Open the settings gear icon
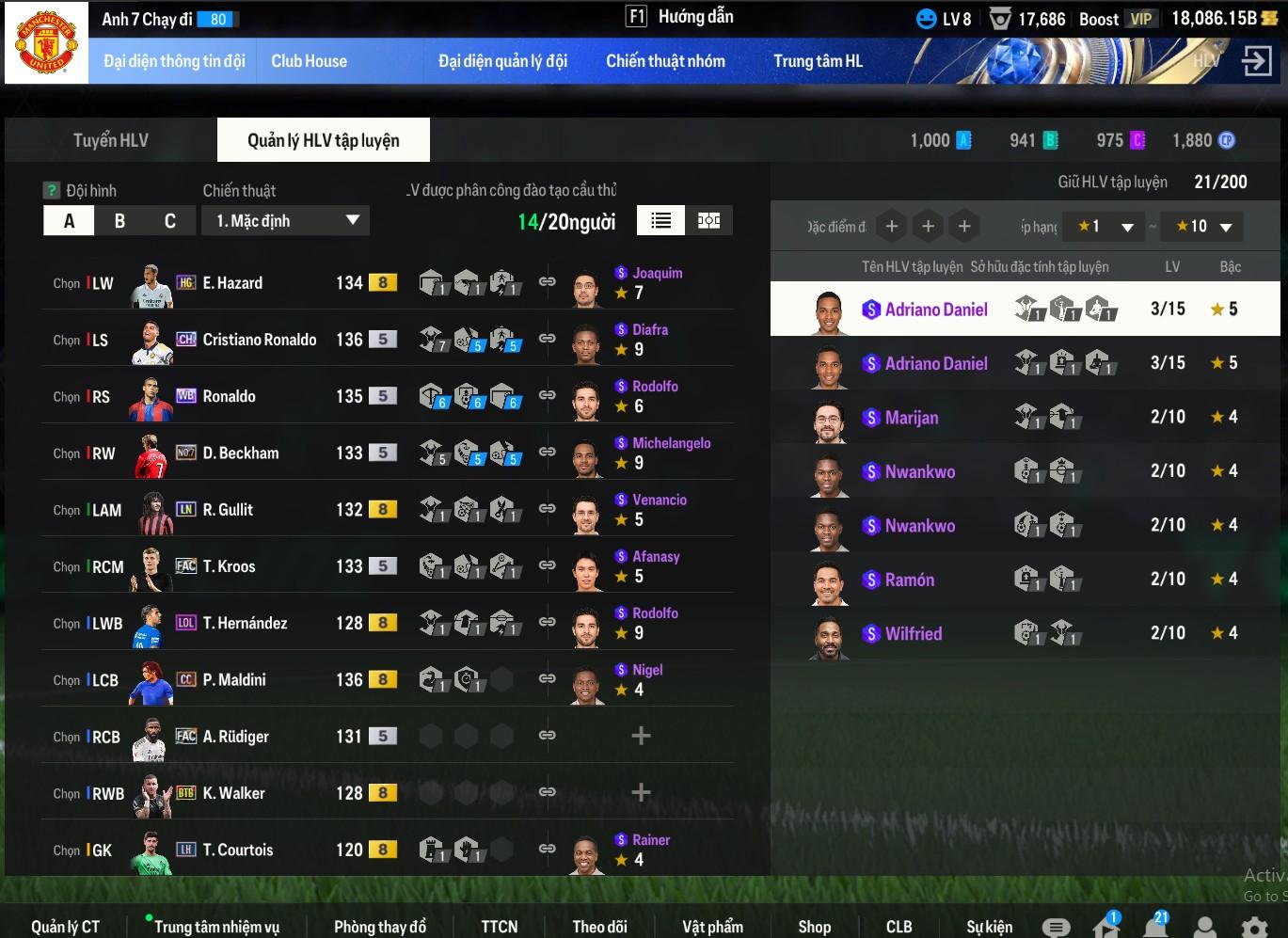The image size is (1288, 938). point(1254,928)
